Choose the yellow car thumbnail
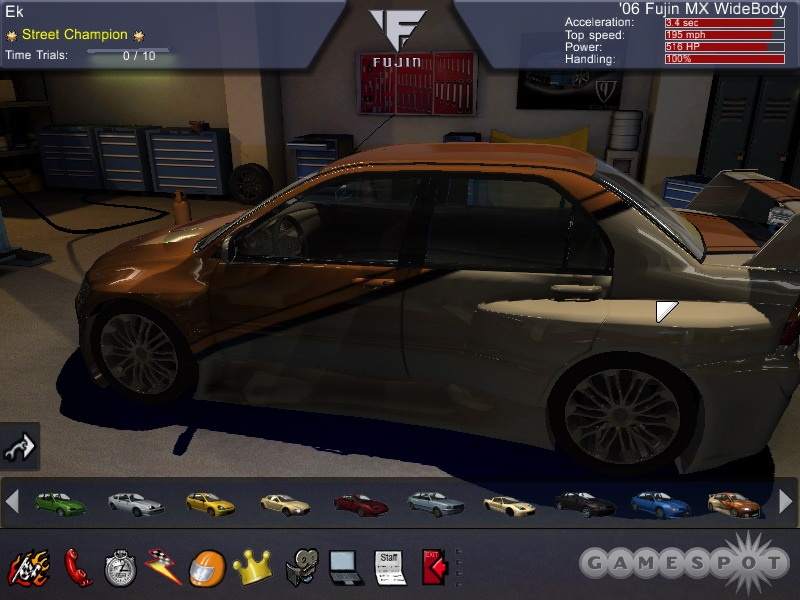The width and height of the screenshot is (800, 600). click(x=210, y=503)
